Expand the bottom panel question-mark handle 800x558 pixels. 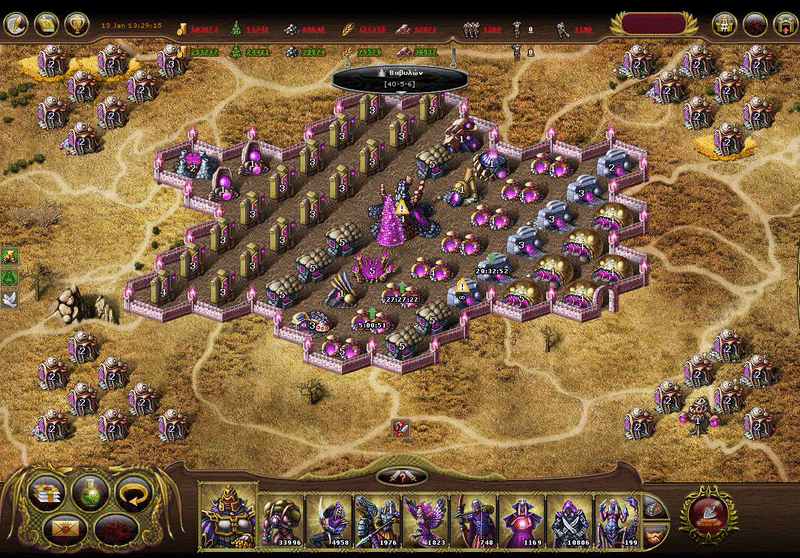tap(399, 476)
